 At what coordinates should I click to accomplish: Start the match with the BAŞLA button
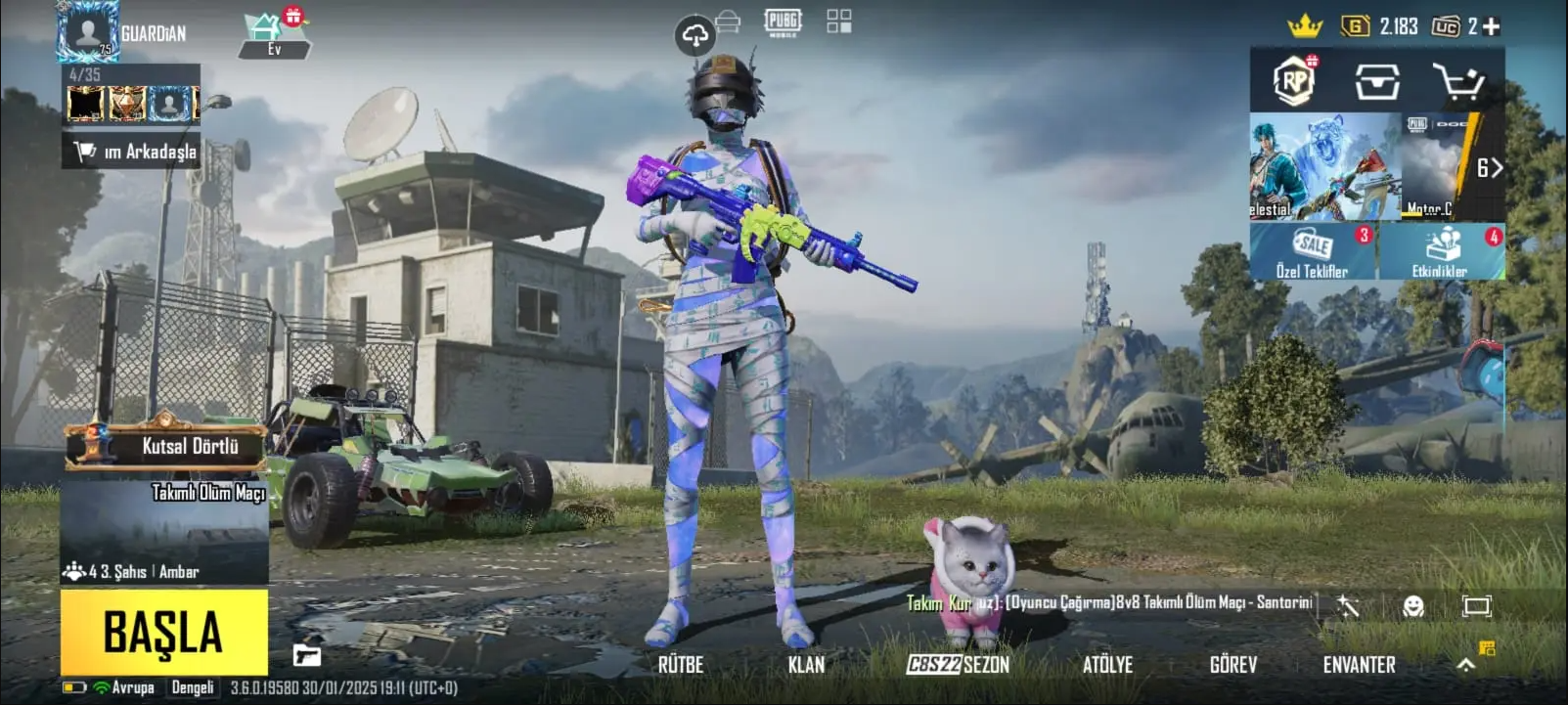[164, 632]
